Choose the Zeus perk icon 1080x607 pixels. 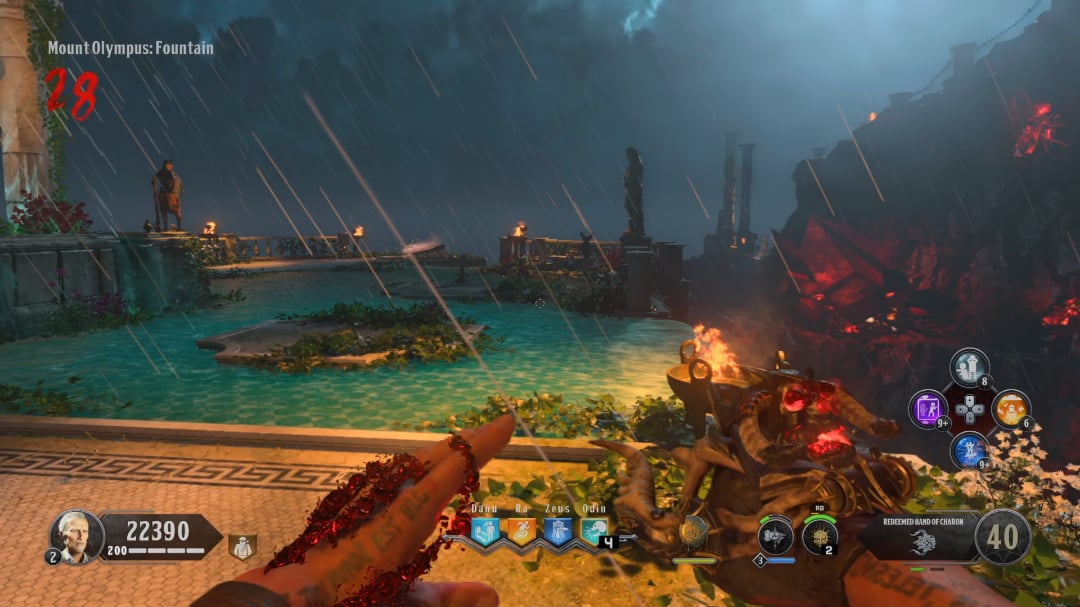558,532
